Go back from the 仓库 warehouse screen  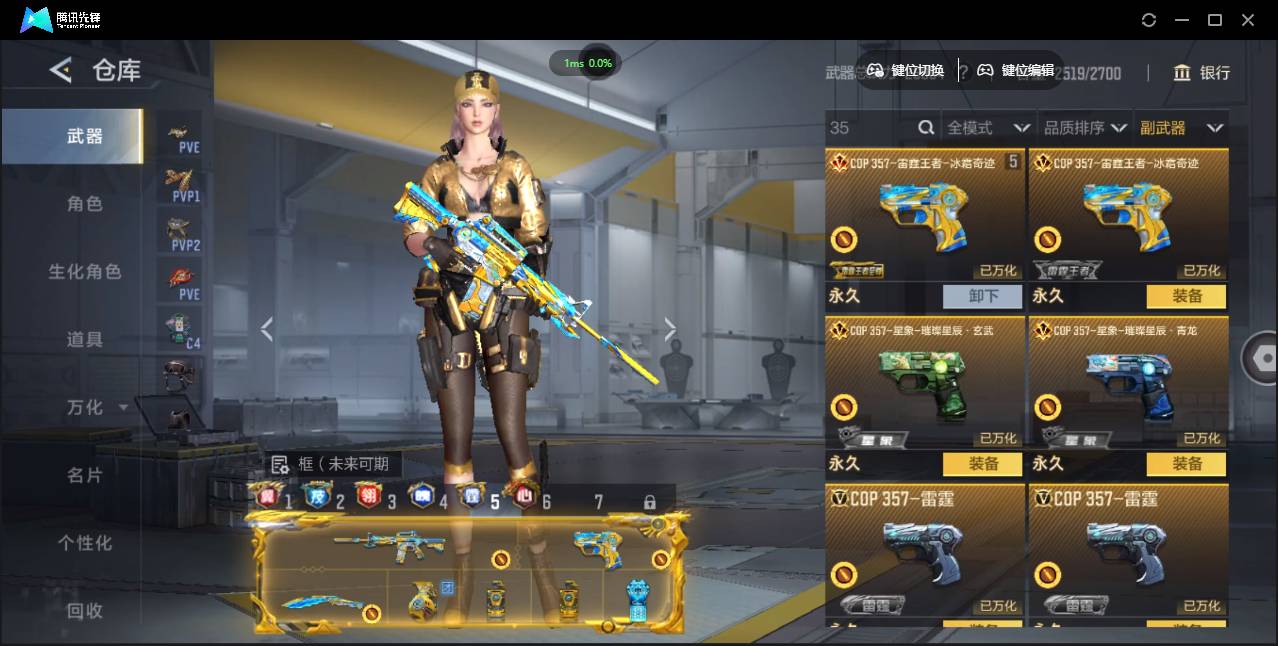coord(61,70)
